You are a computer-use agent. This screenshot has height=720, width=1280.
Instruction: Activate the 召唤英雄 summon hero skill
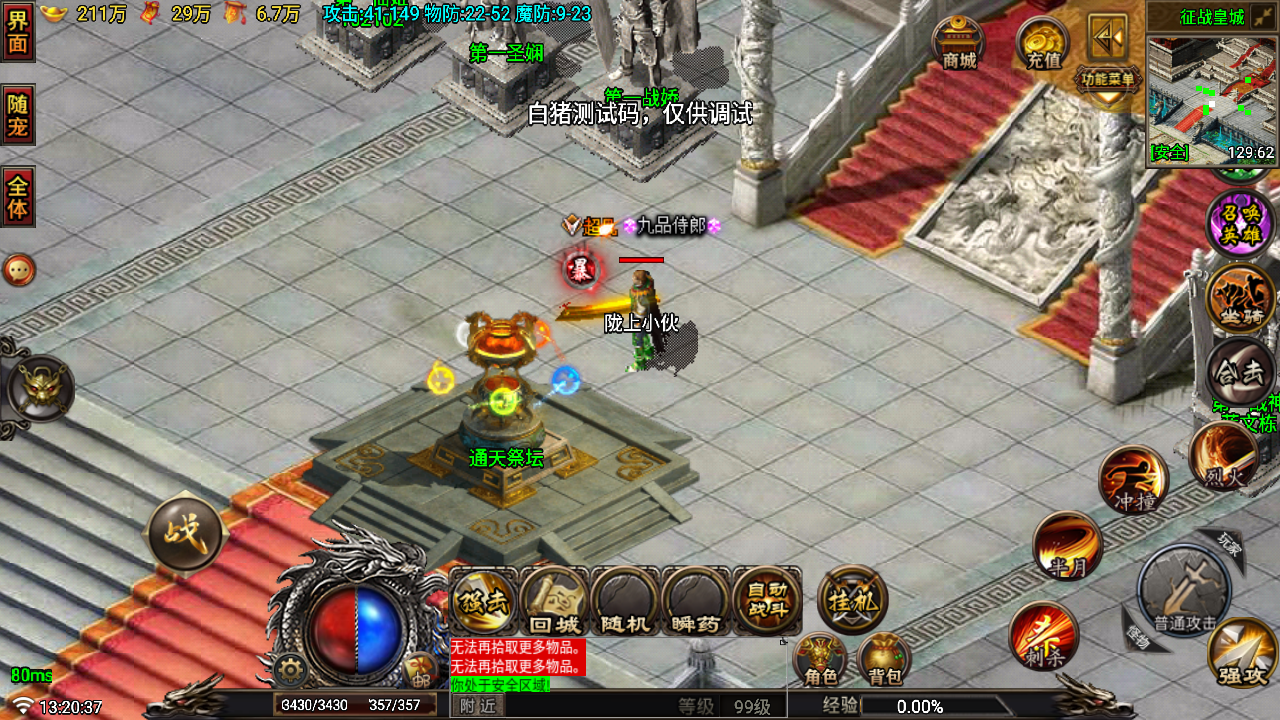click(1240, 224)
